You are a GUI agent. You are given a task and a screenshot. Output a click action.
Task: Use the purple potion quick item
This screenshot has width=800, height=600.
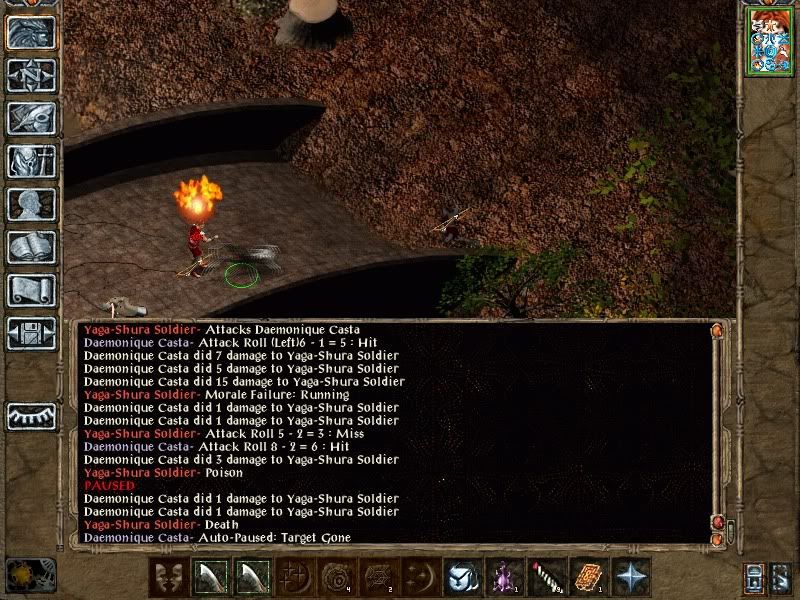point(503,578)
